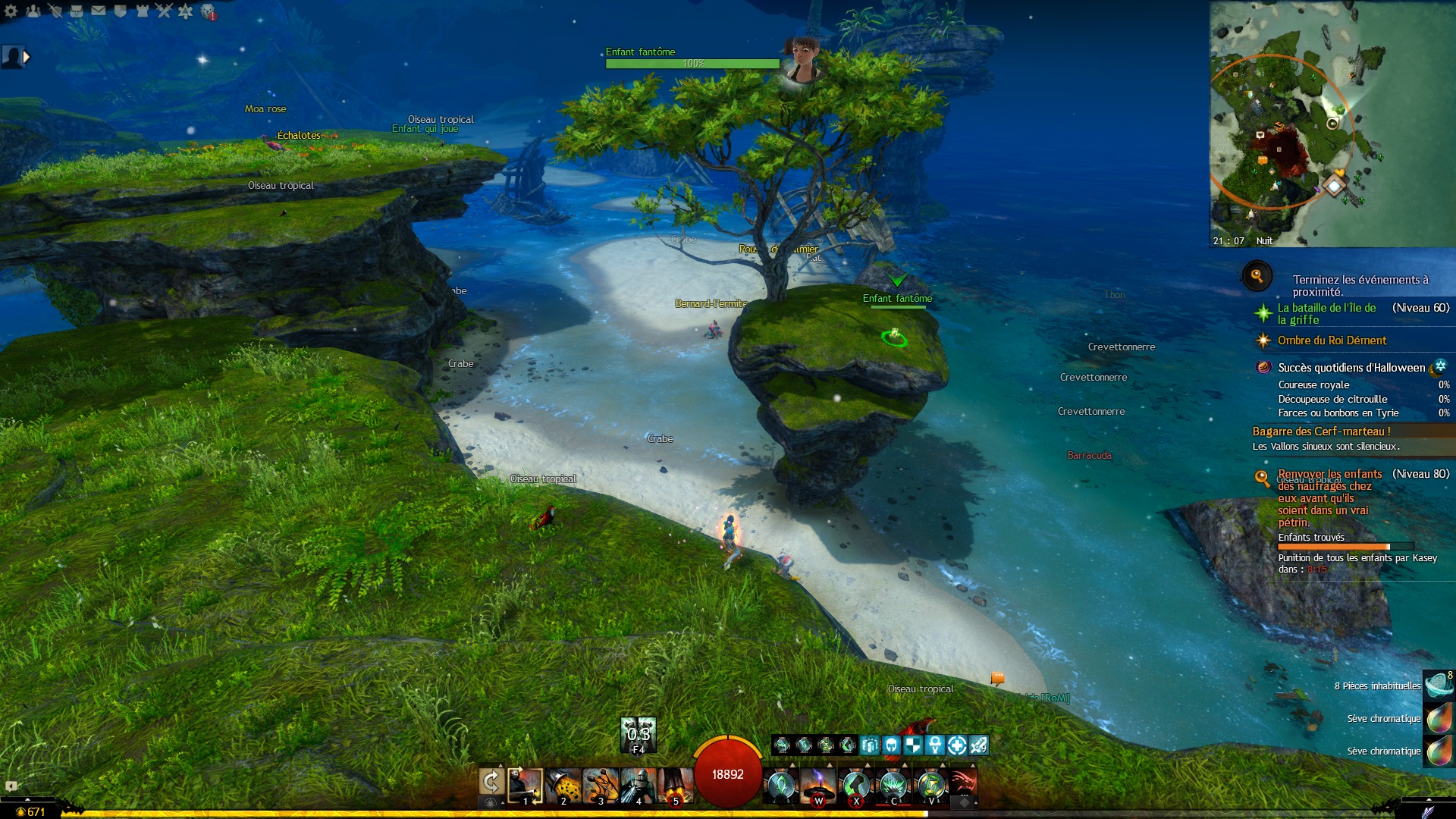
Task: Fire the net shot skill in slot 2
Action: tap(563, 786)
